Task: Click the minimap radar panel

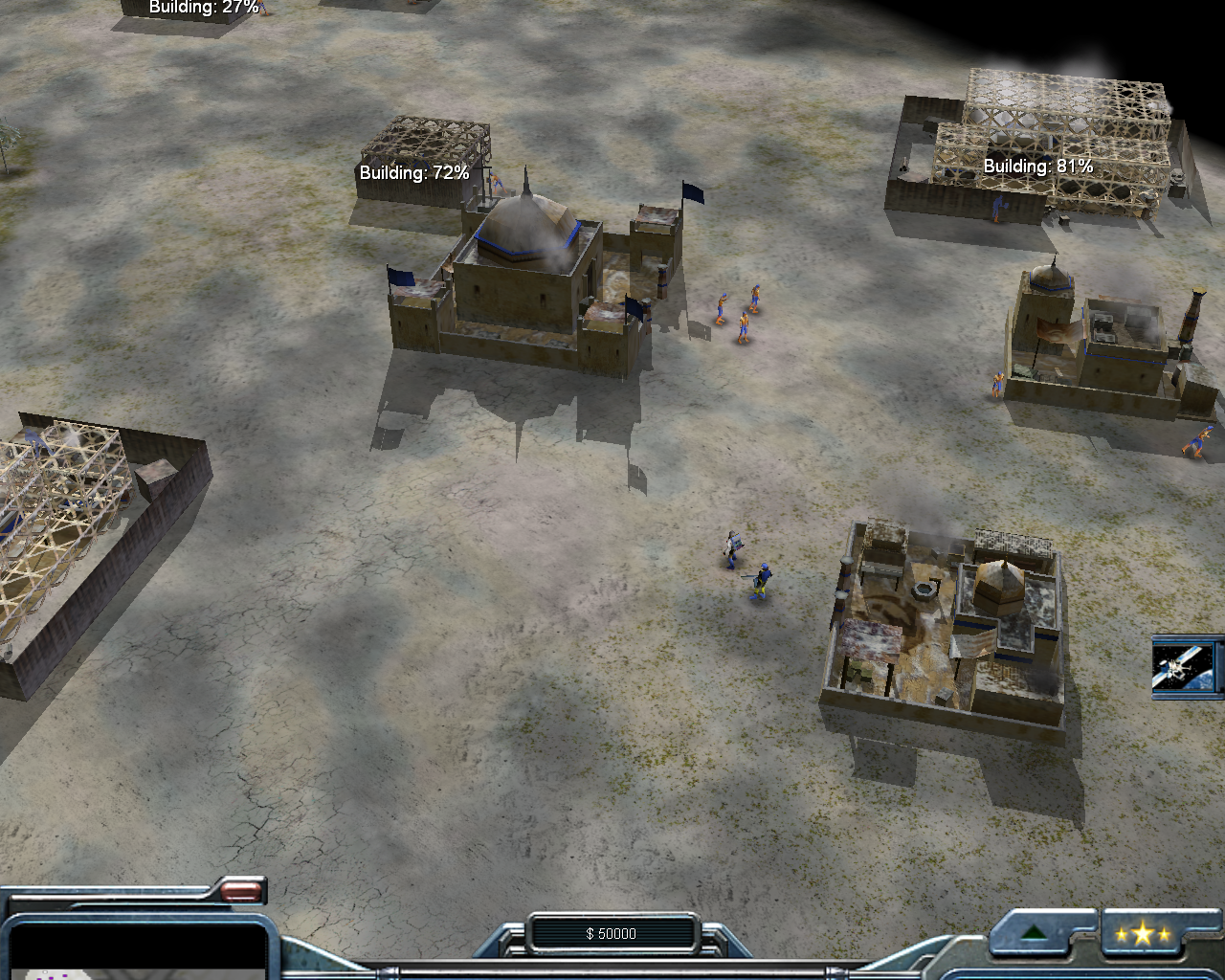Action: (134, 949)
